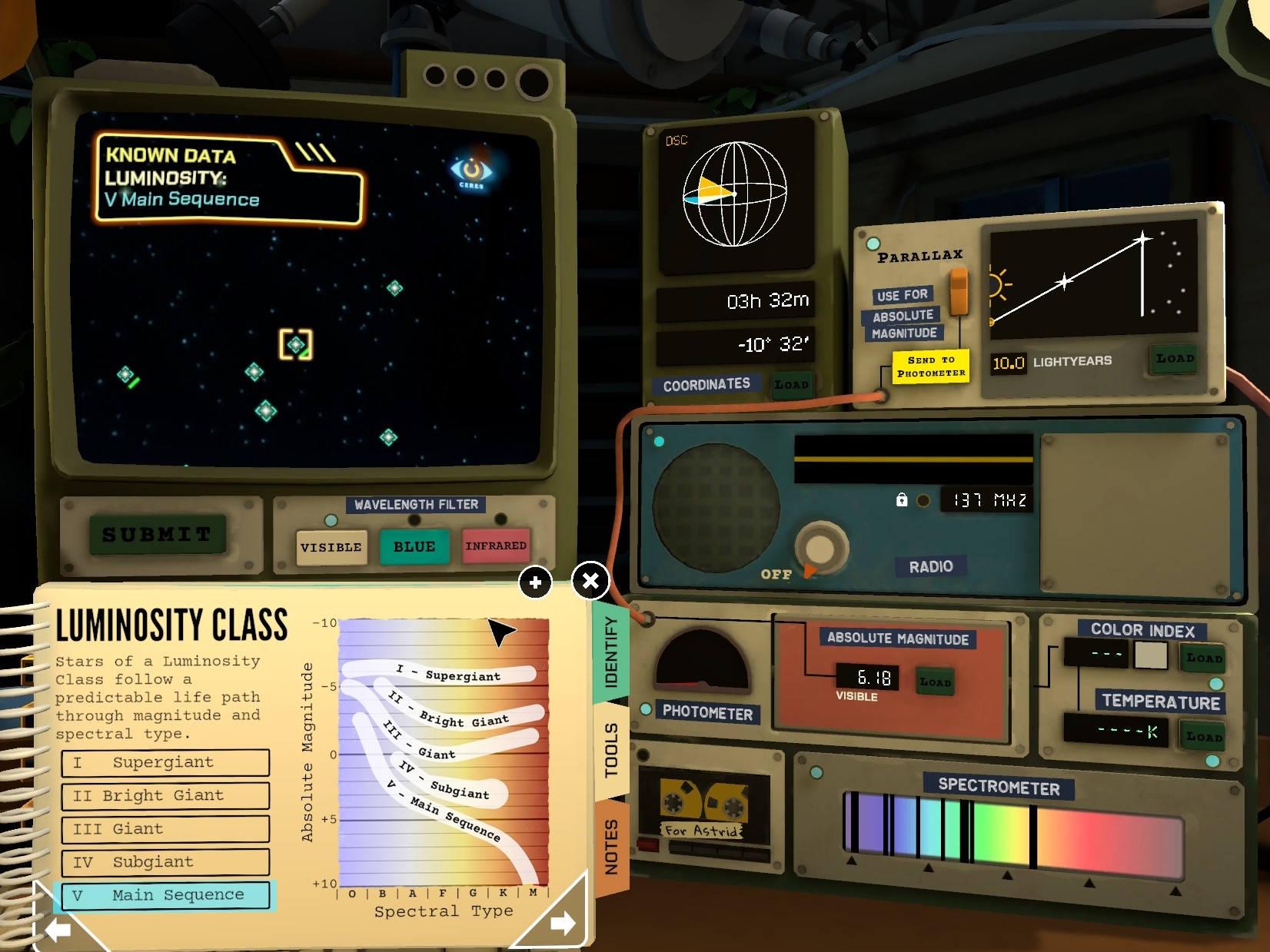Close the notebook with the X button
Viewport: 1270px width, 952px height.
point(590,581)
